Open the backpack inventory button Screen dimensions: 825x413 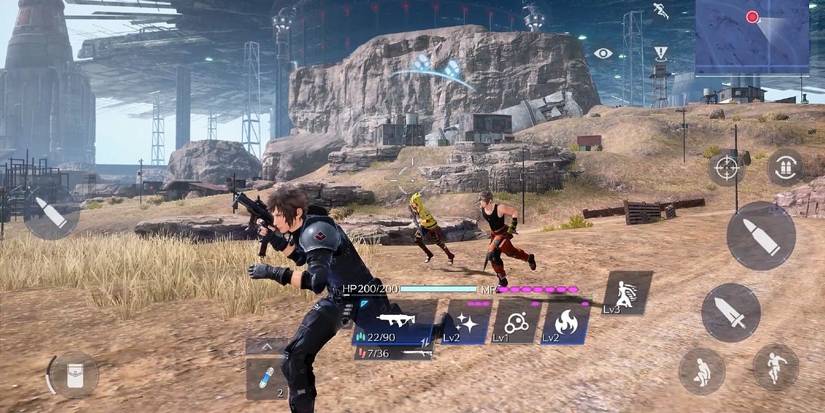[75, 376]
